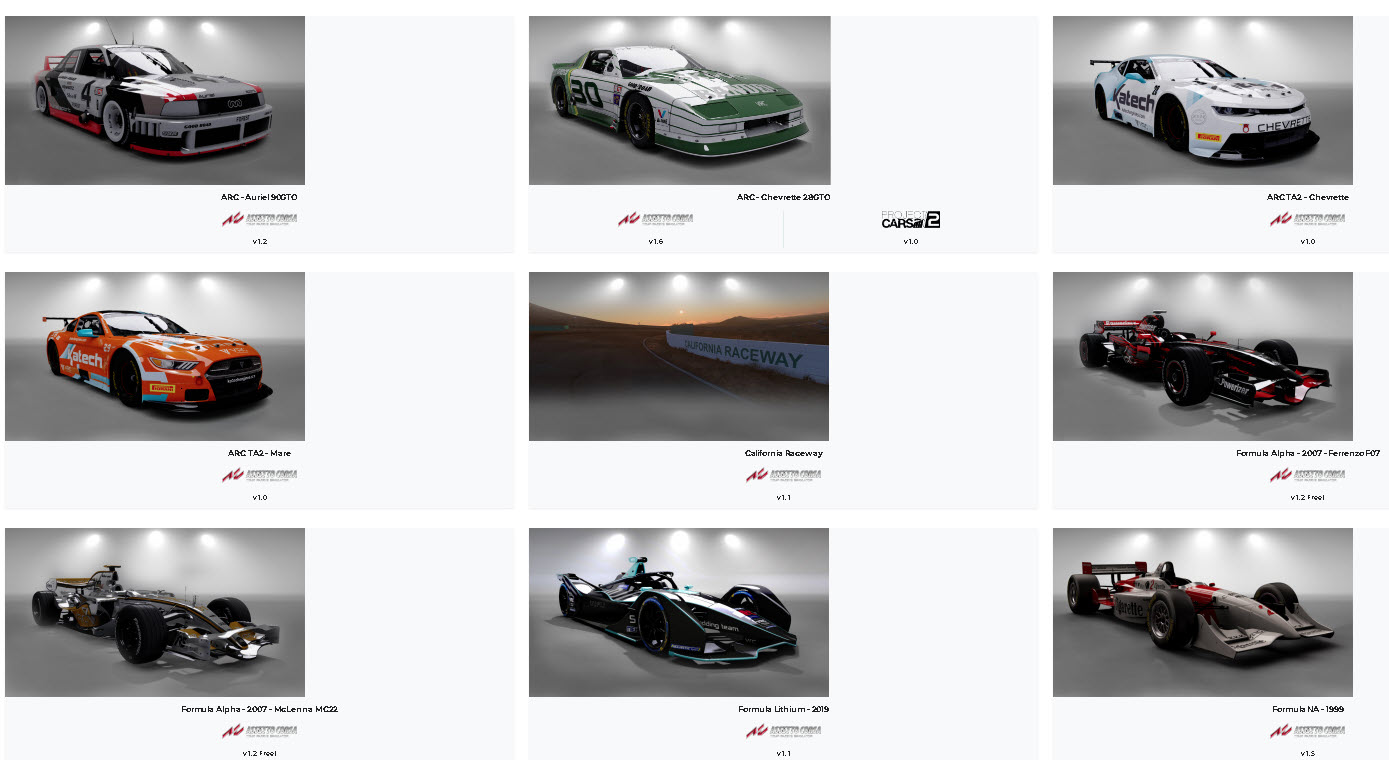The width and height of the screenshot is (1389, 760).
Task: Click the ARC TA2 - Mare car thumbnail
Action: (x=155, y=356)
